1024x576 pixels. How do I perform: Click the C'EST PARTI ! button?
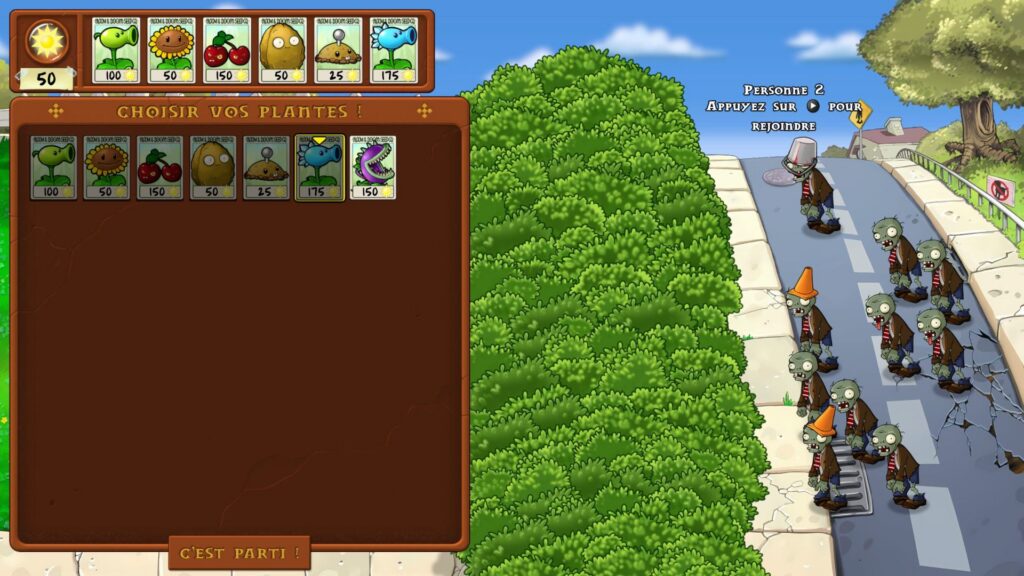pos(239,552)
